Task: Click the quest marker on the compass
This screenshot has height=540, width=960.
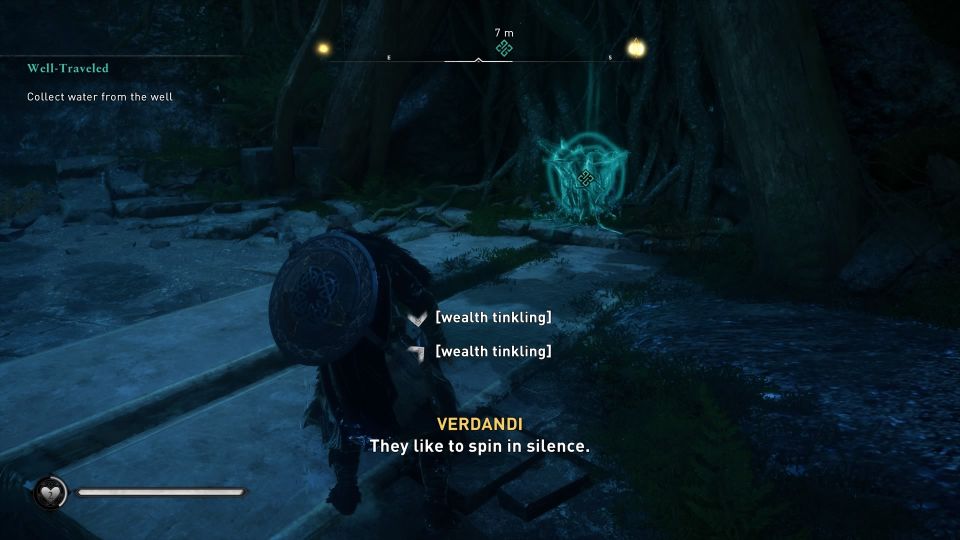Action: coord(504,49)
